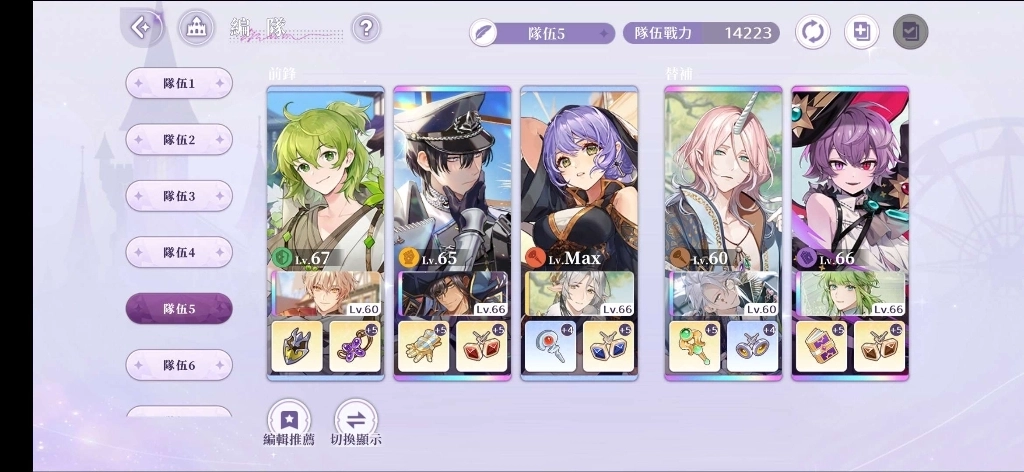
Task: Toggle display with 切換顯示 button
Action: pos(356,420)
